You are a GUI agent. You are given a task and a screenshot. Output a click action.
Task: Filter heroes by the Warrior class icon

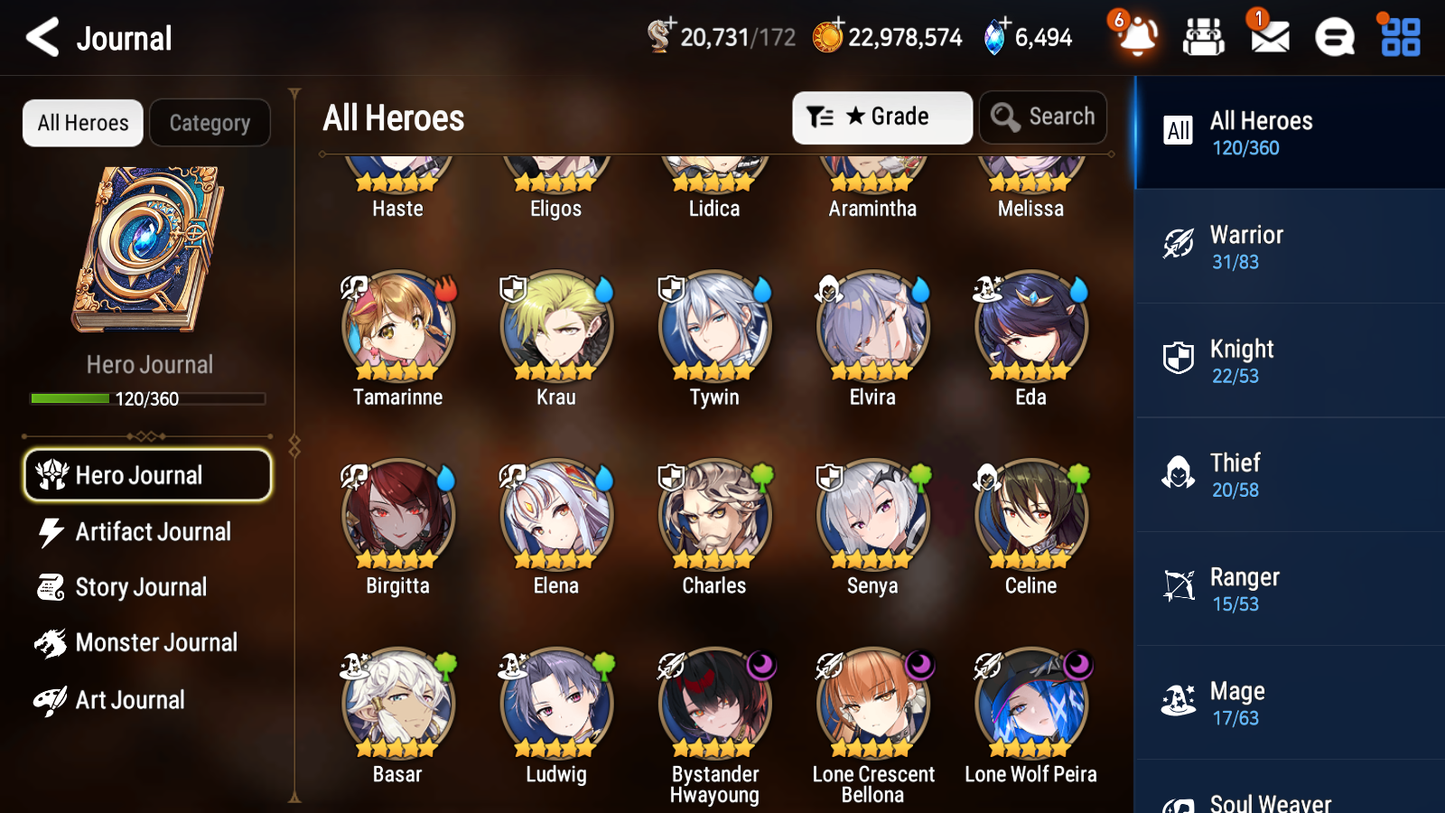(x=1180, y=246)
